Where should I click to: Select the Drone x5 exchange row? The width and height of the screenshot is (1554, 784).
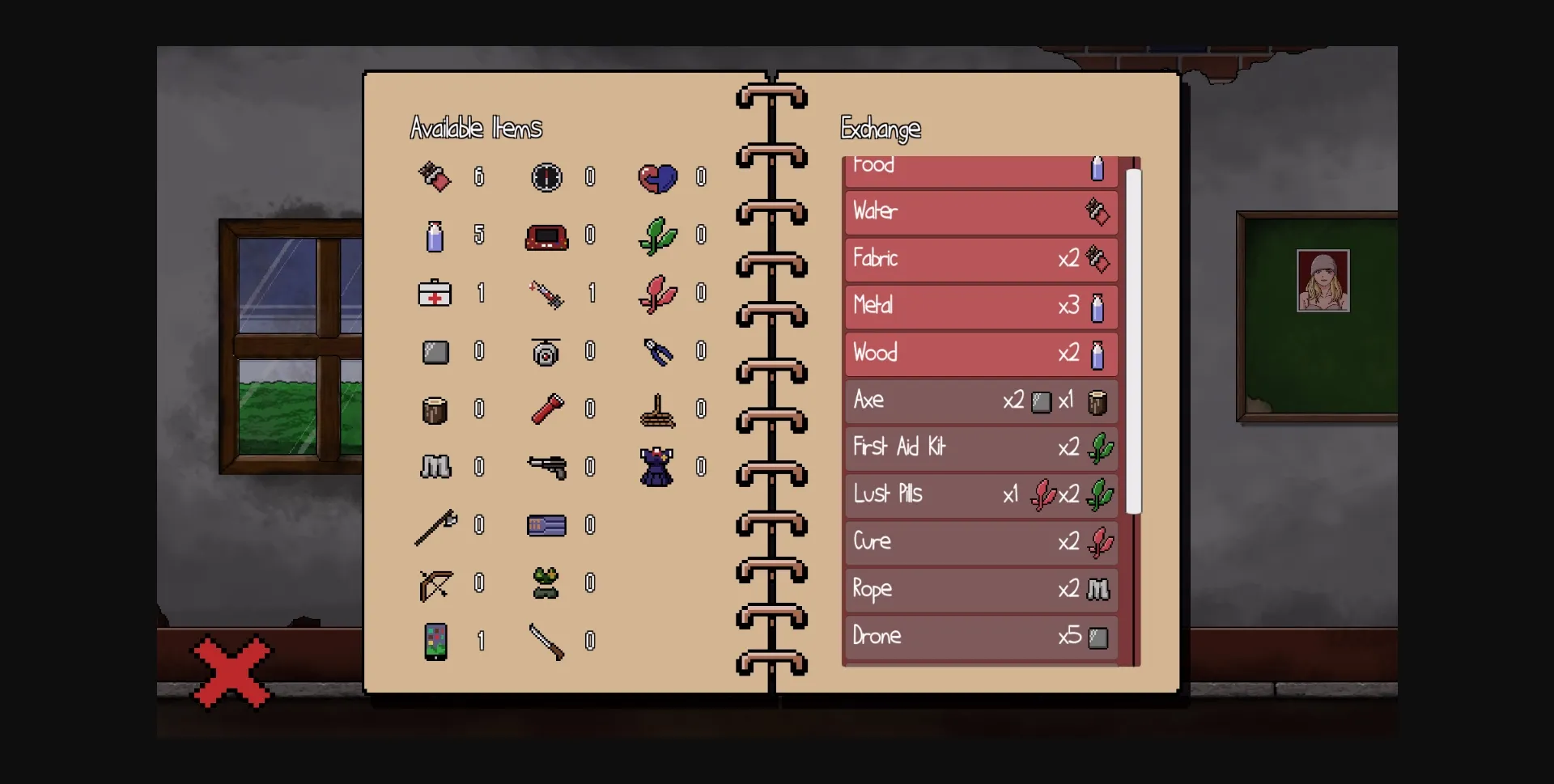[x=980, y=637]
